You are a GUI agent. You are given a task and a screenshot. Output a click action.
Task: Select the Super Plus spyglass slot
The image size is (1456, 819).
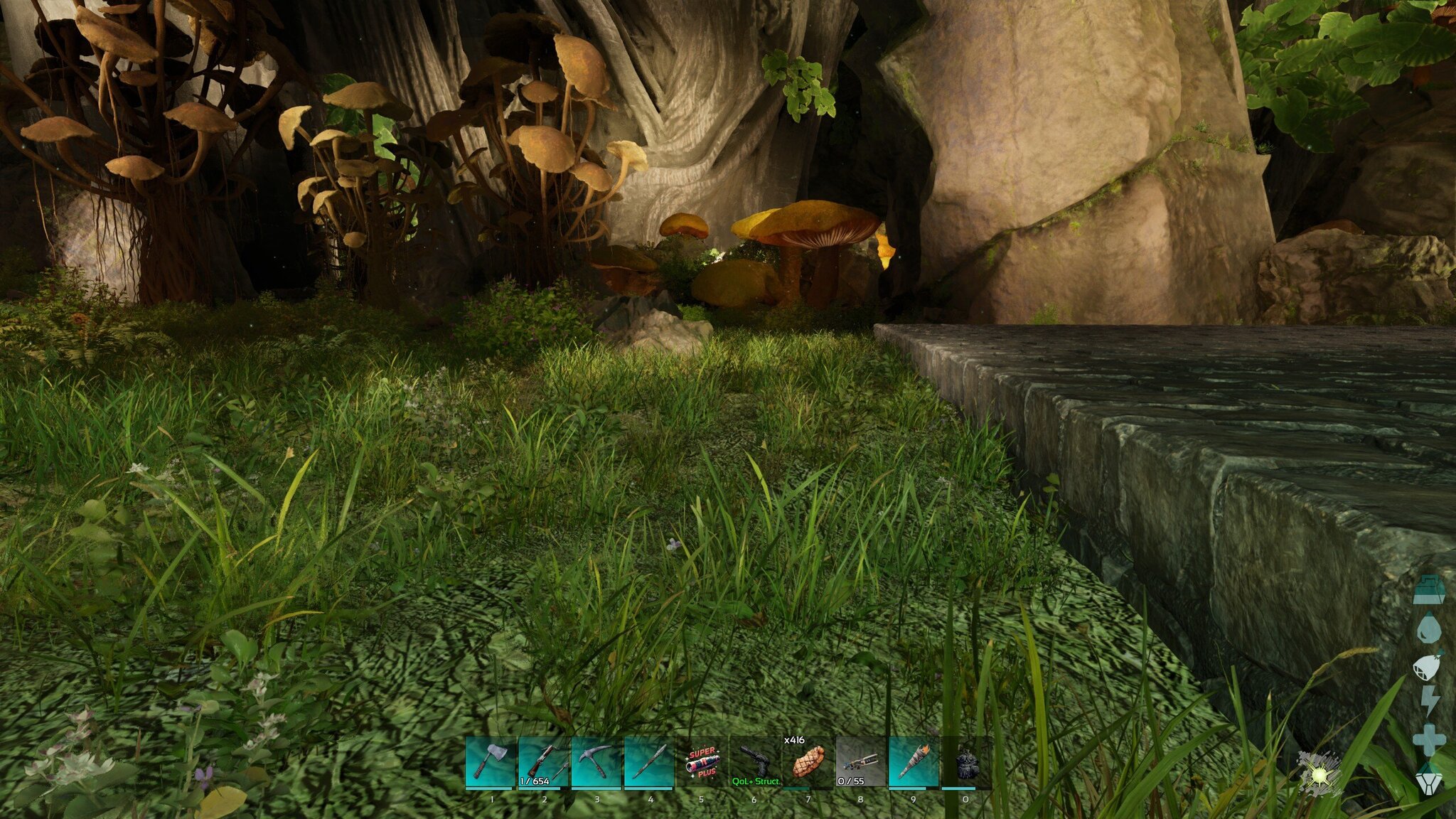(x=702, y=762)
